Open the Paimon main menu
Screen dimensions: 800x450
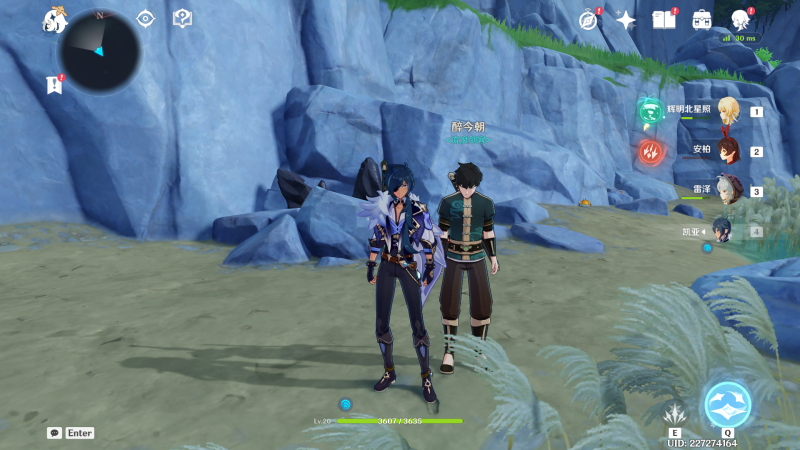(54, 19)
